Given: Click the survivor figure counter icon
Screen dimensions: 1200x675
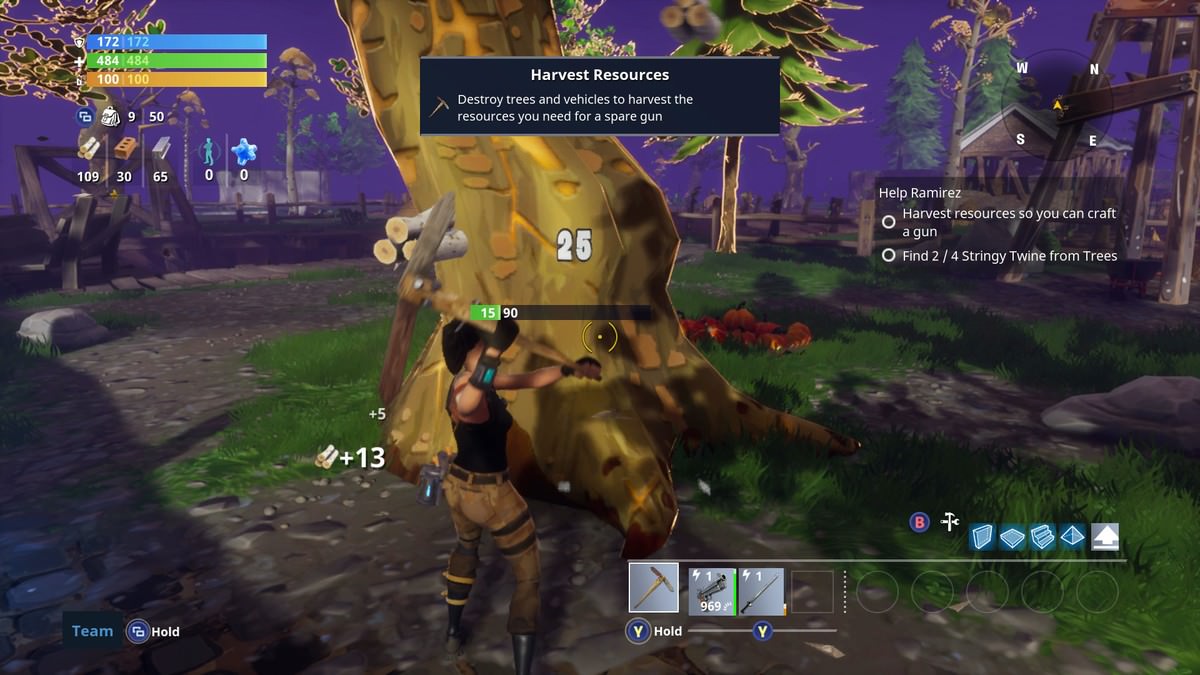Looking at the screenshot, I should coord(209,151).
